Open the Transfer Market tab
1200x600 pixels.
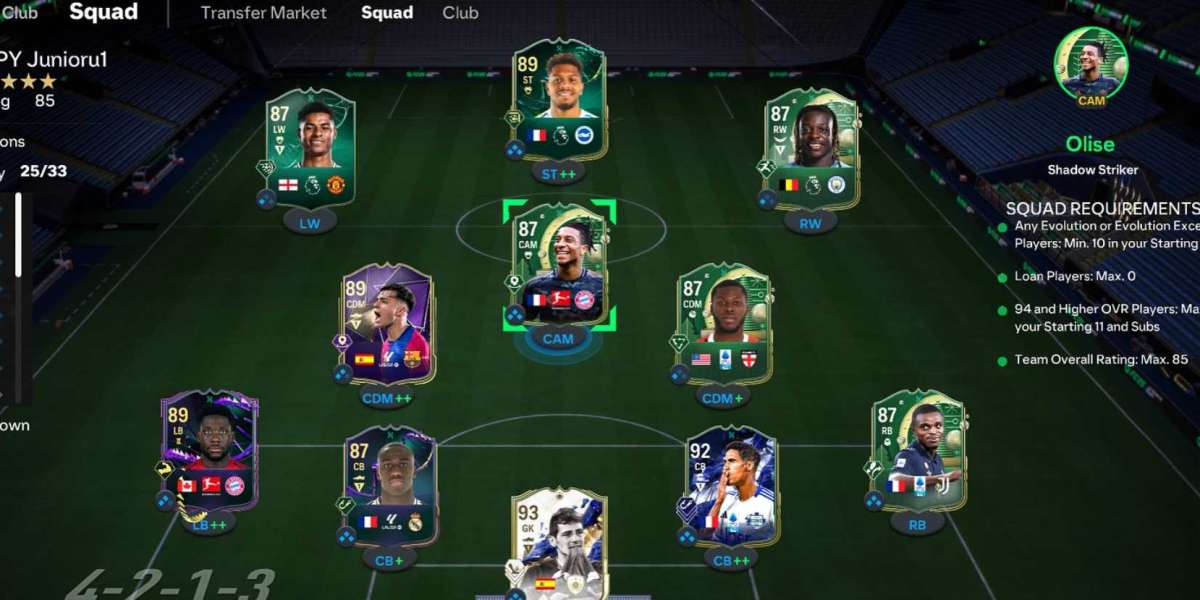coord(263,13)
